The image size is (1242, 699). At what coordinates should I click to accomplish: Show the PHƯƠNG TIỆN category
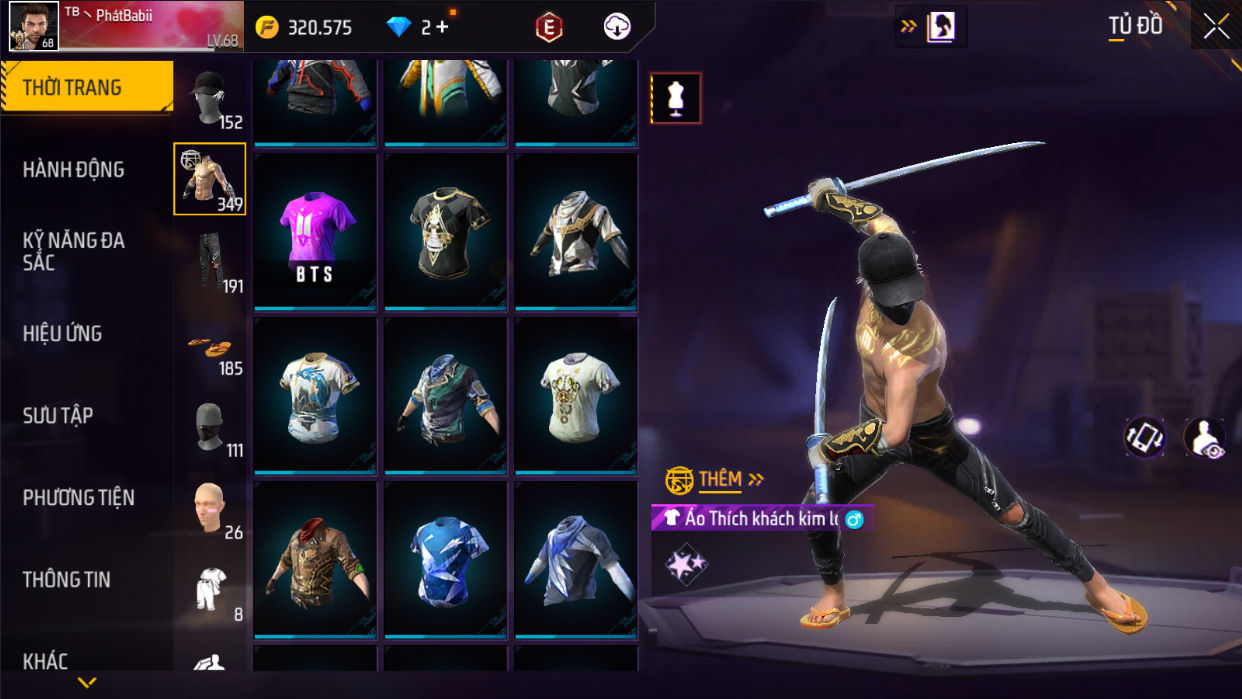tap(78, 498)
